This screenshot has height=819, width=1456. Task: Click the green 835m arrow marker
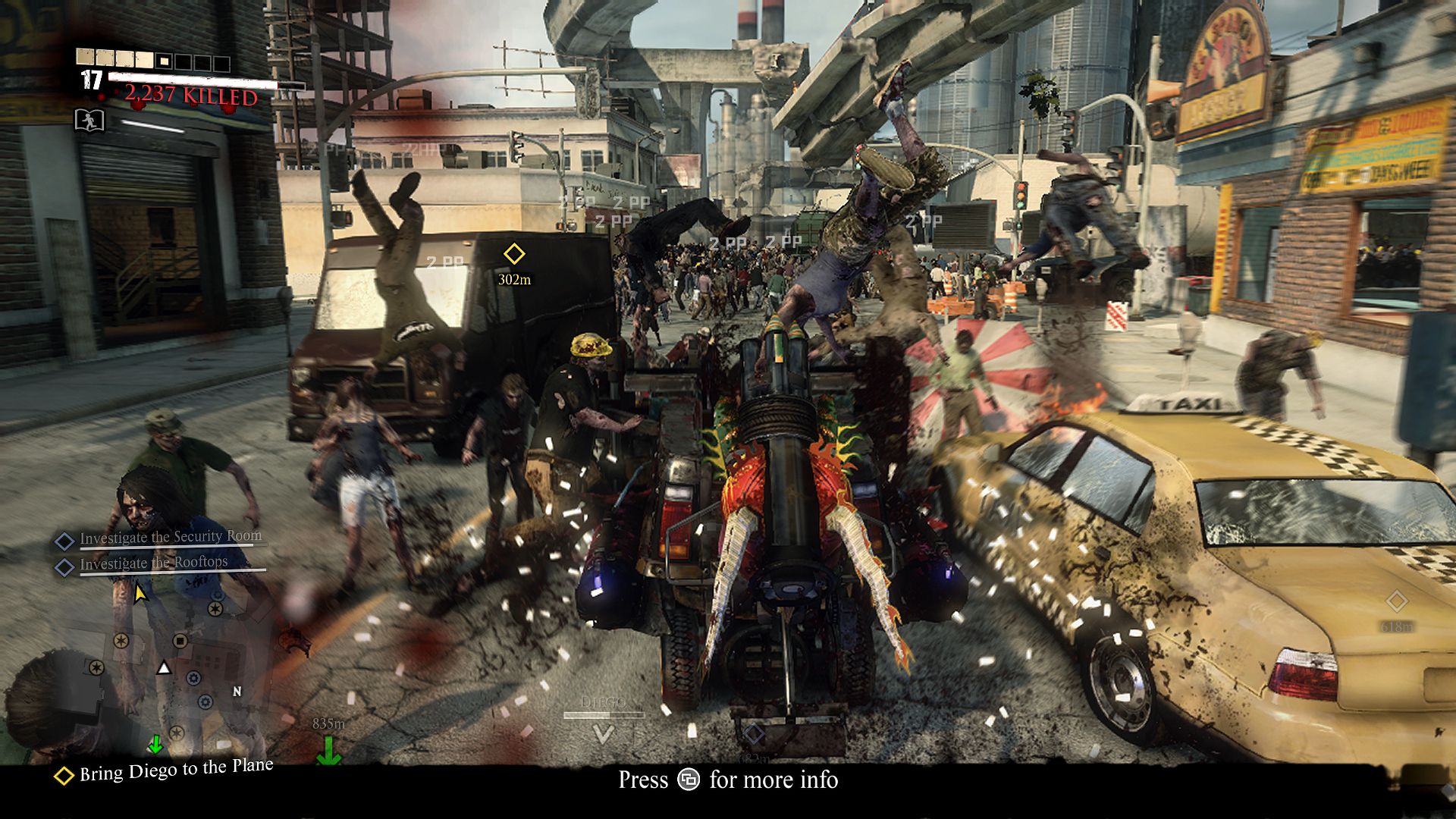coord(328,750)
